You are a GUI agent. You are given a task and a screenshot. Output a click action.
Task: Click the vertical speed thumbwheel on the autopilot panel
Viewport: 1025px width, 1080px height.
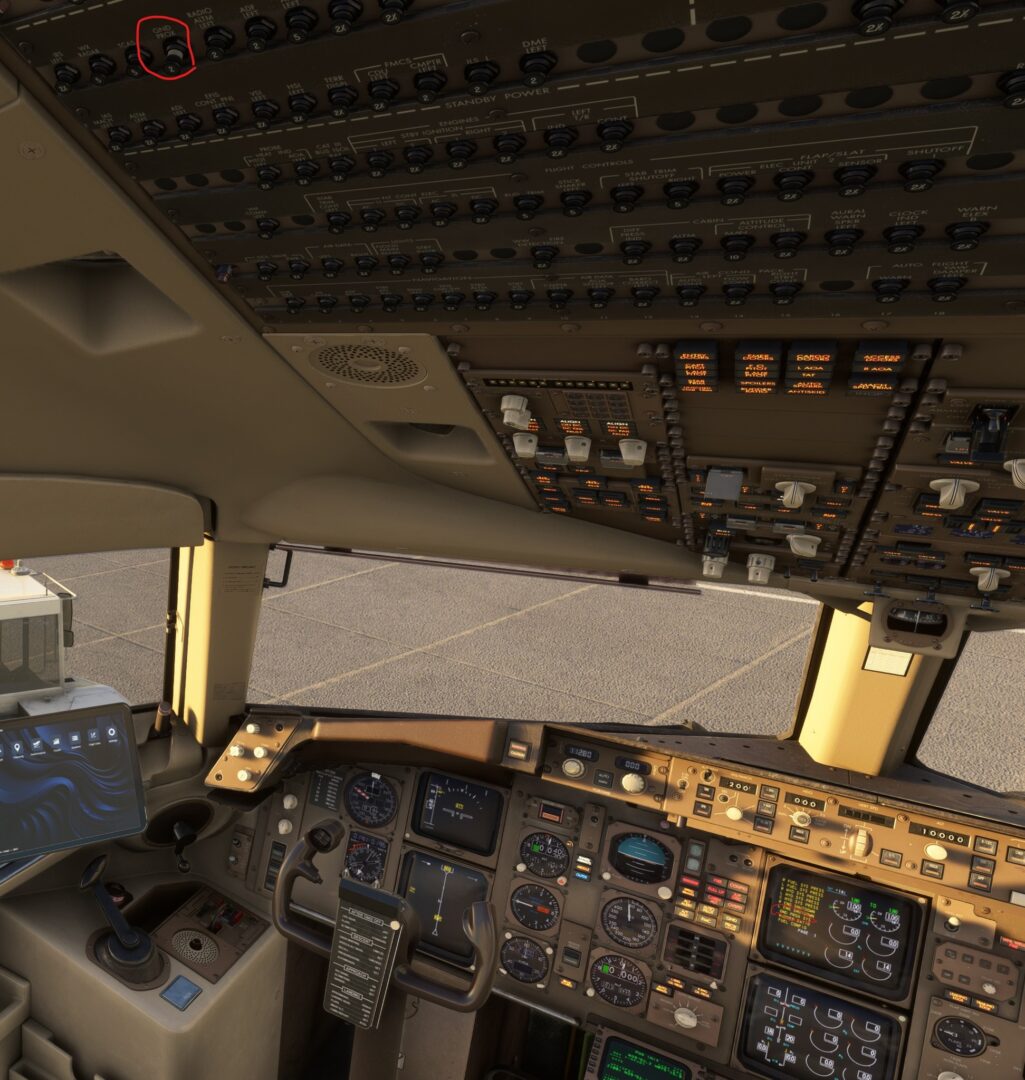pos(860,842)
